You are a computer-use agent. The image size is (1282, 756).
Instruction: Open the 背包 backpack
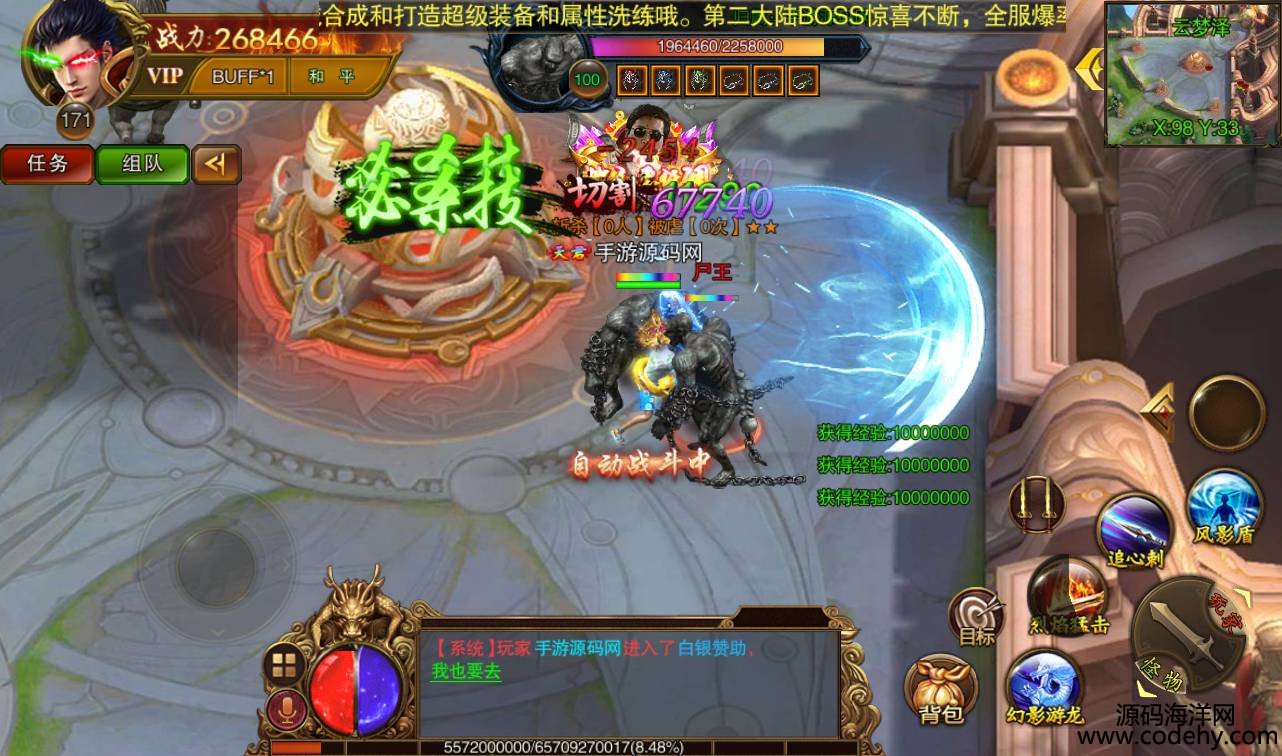(x=940, y=689)
